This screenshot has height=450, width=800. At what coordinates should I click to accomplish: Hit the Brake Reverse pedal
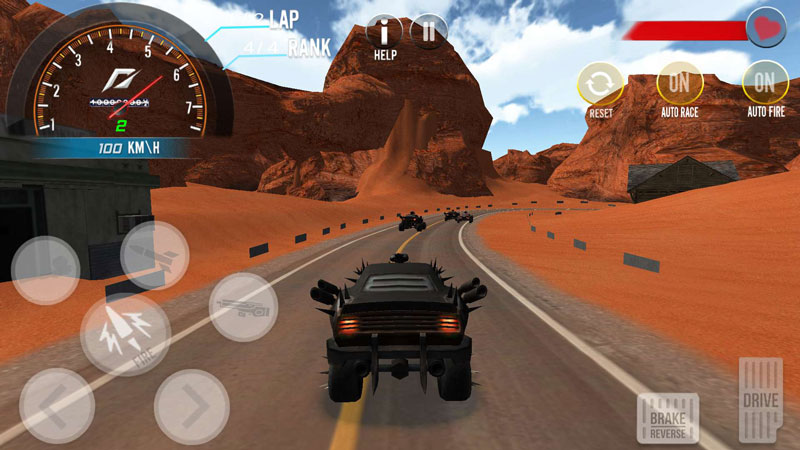[x=667, y=417]
